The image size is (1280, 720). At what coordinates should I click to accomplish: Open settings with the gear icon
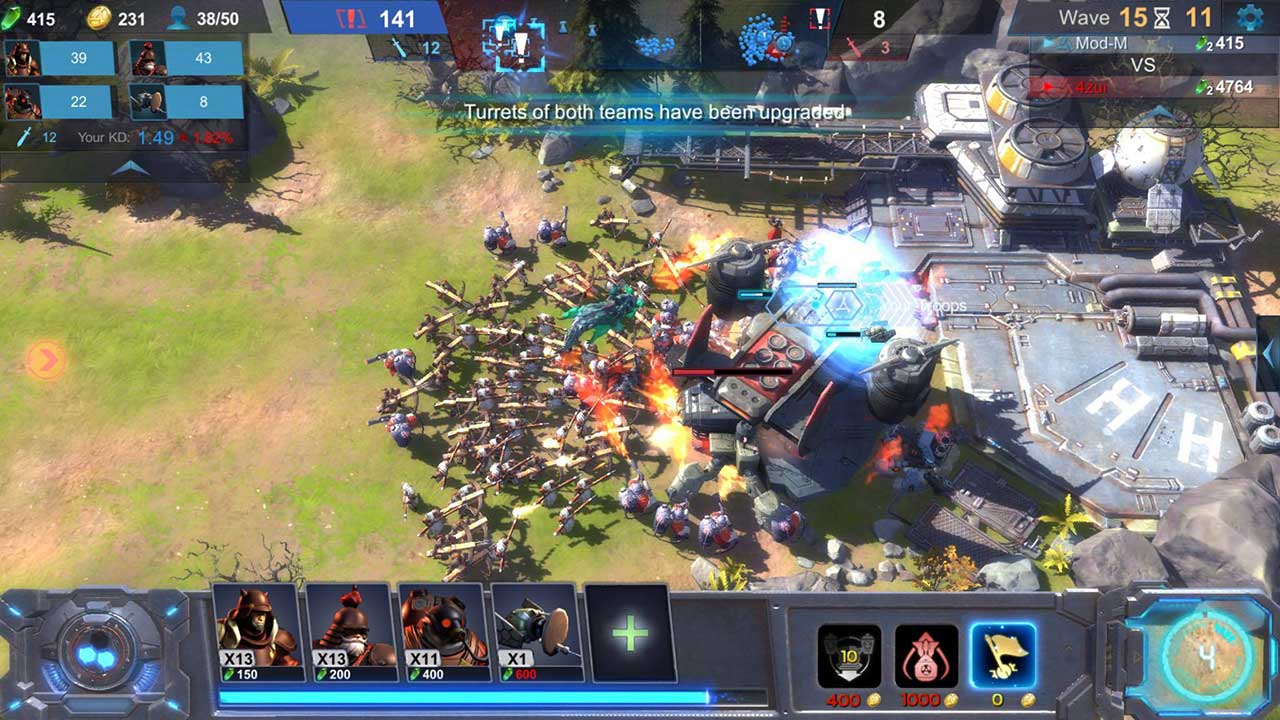pos(1250,17)
